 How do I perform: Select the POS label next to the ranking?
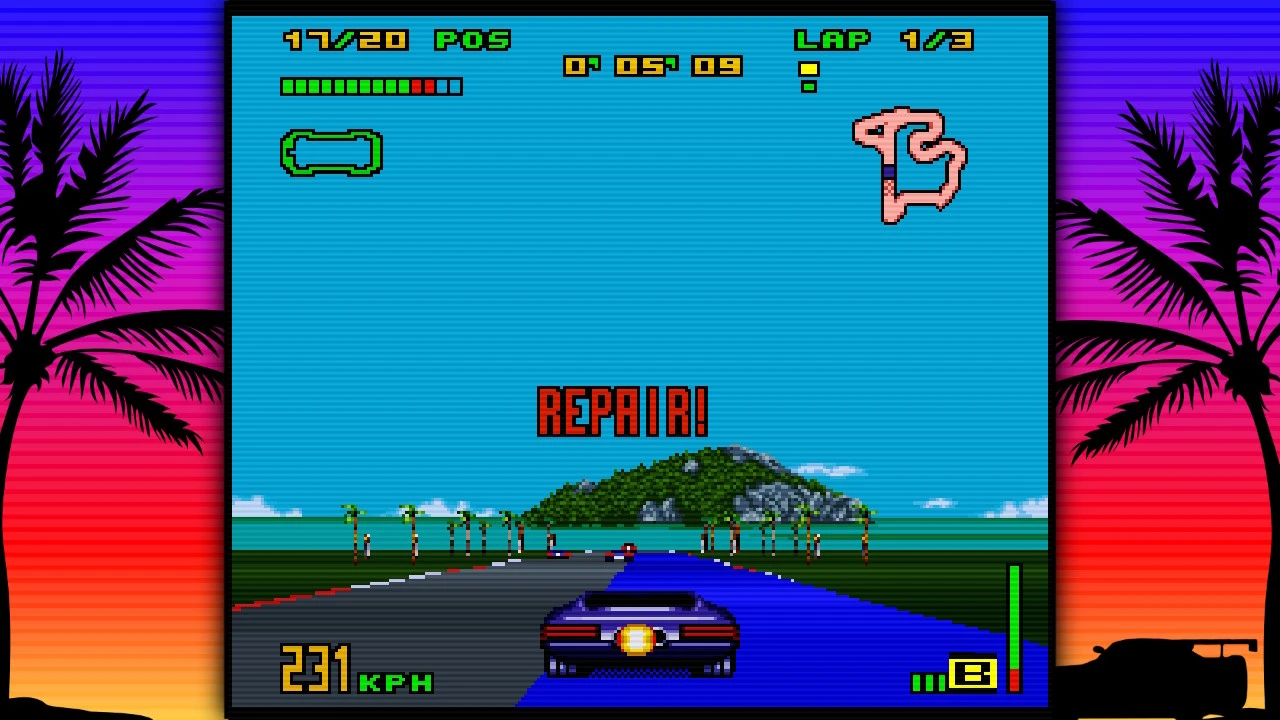(x=475, y=40)
